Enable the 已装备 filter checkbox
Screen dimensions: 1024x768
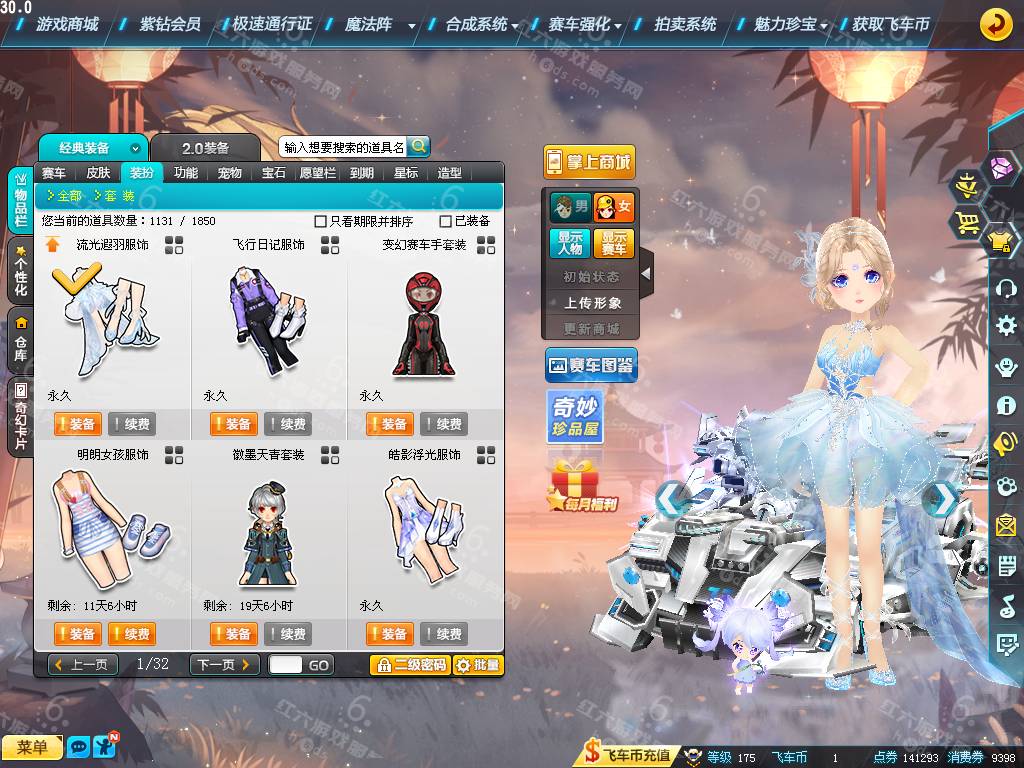pos(446,221)
